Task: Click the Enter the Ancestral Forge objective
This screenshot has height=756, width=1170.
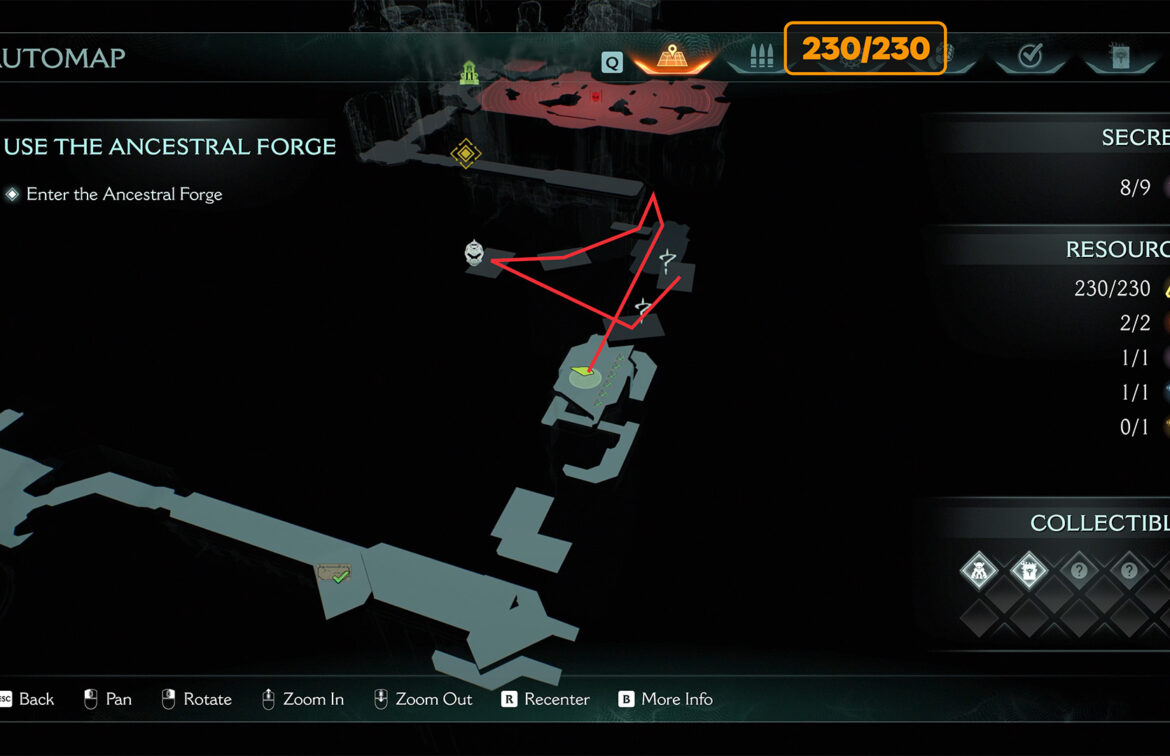Action: (124, 194)
